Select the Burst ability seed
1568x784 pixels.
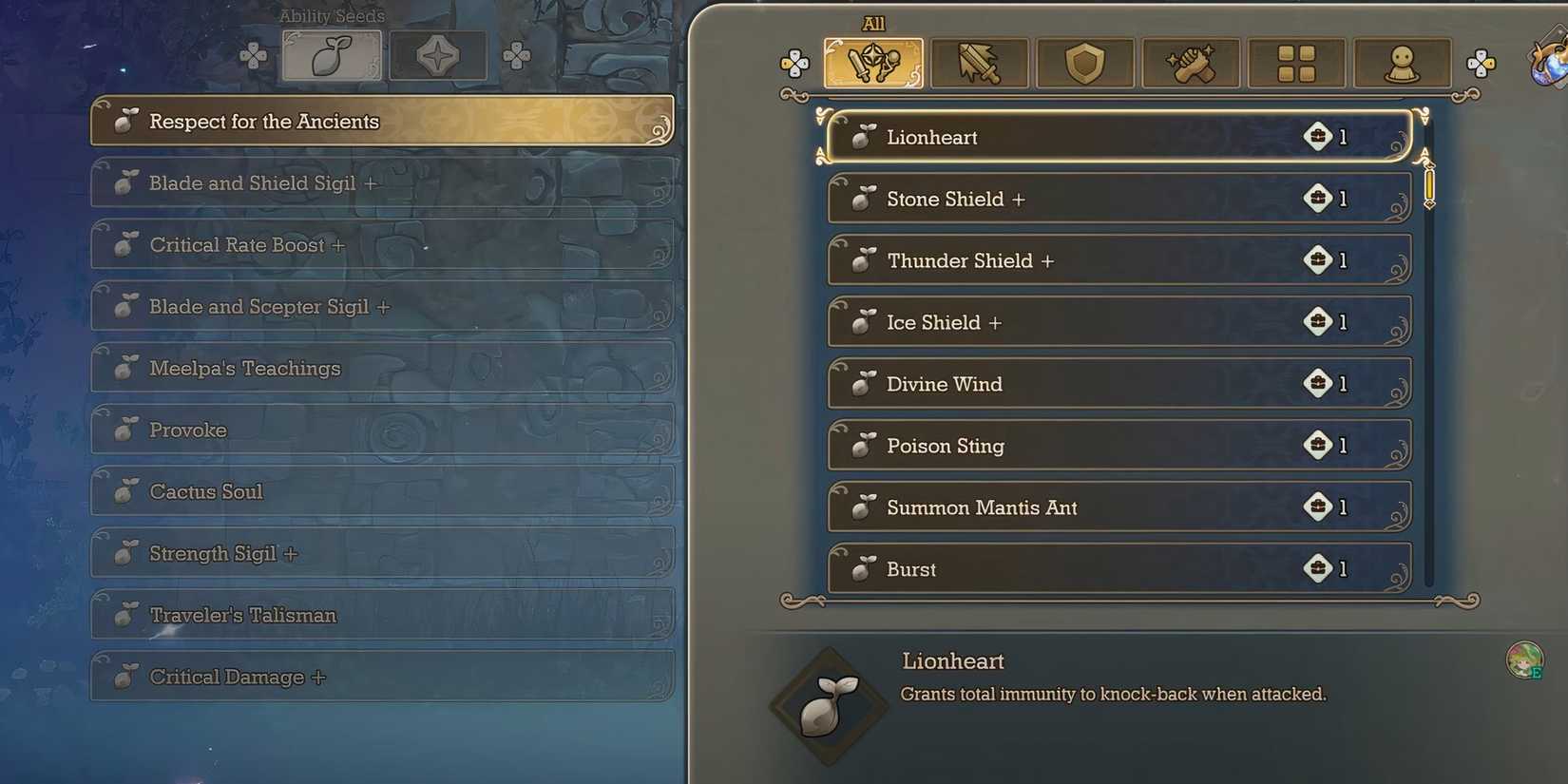[x=1119, y=568]
